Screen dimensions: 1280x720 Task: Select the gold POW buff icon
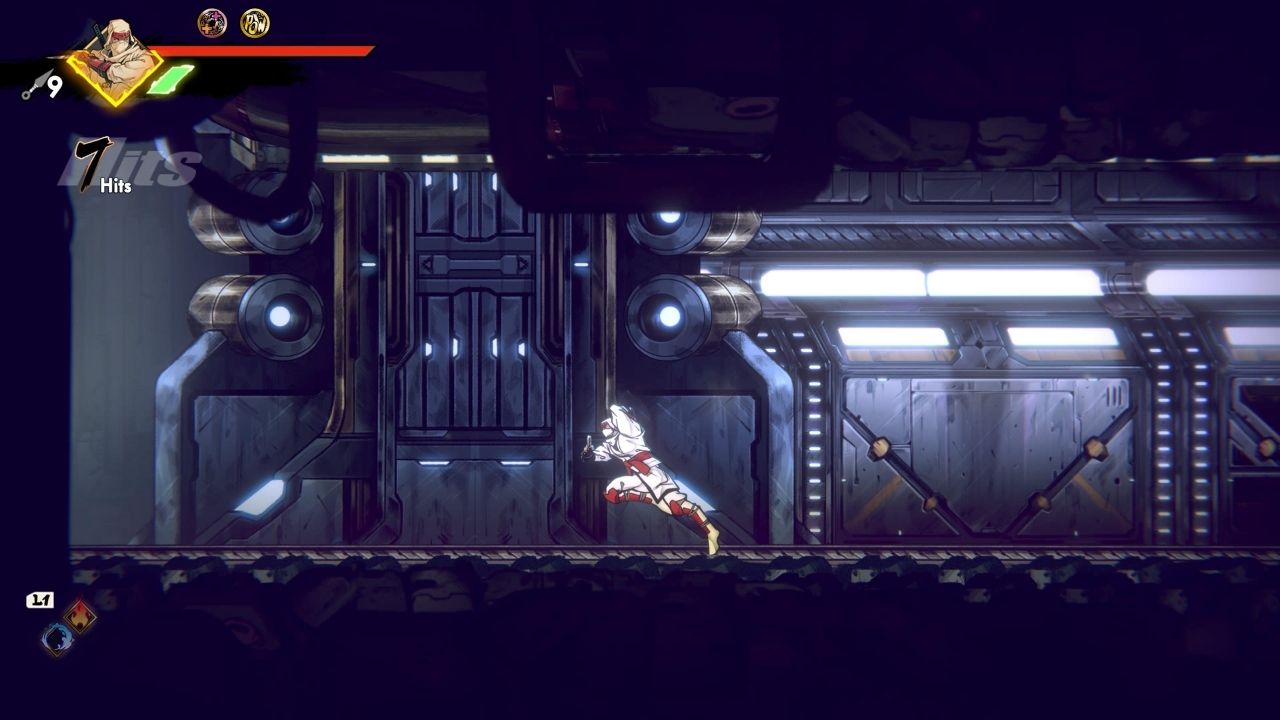pos(254,23)
